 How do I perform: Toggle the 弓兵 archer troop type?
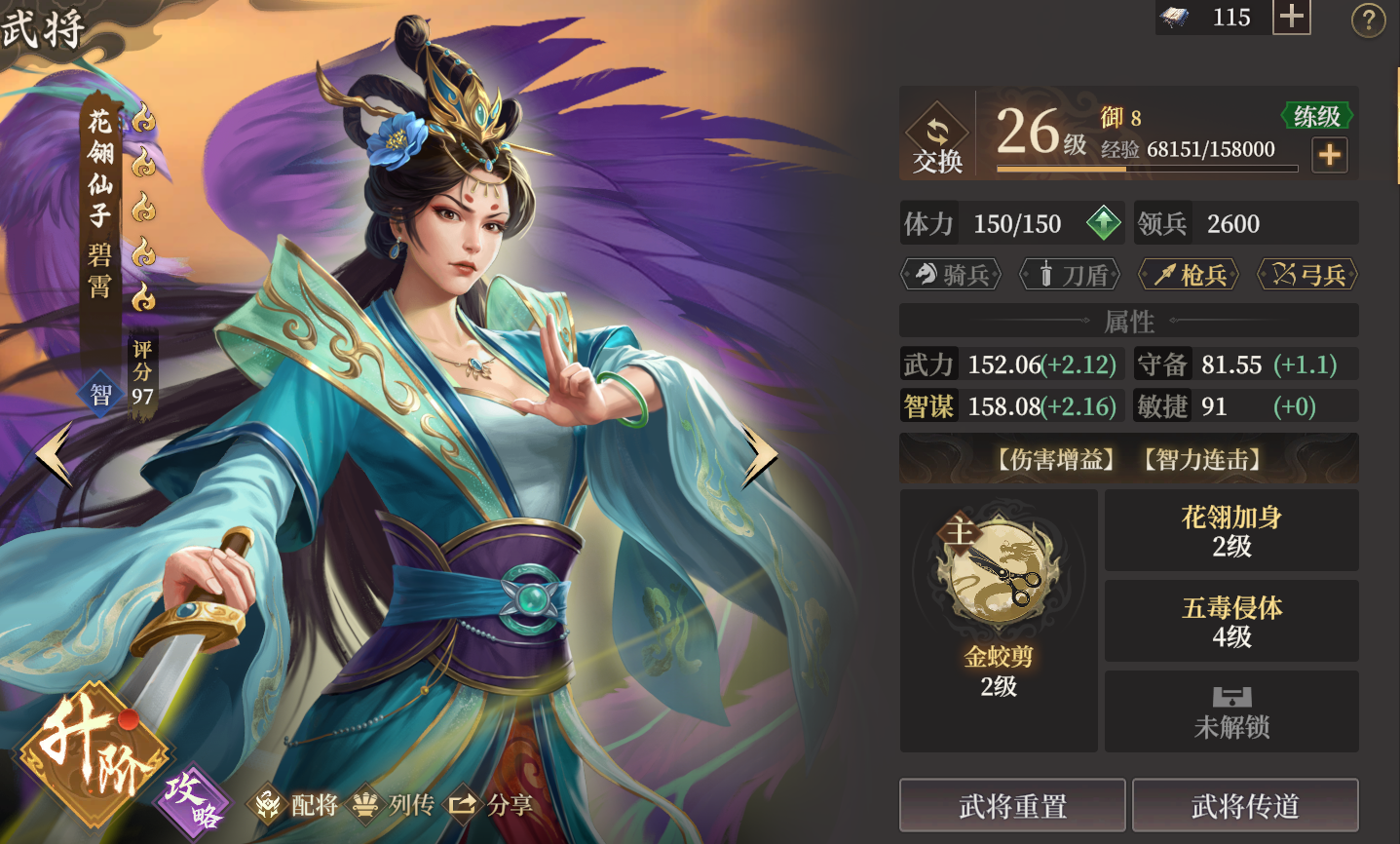coord(1307,274)
